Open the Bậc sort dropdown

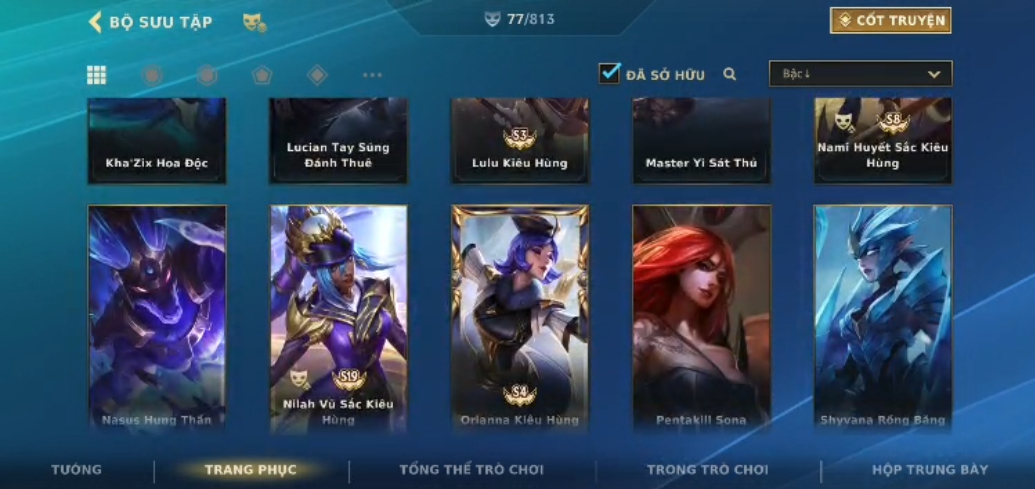pyautogui.click(x=860, y=74)
